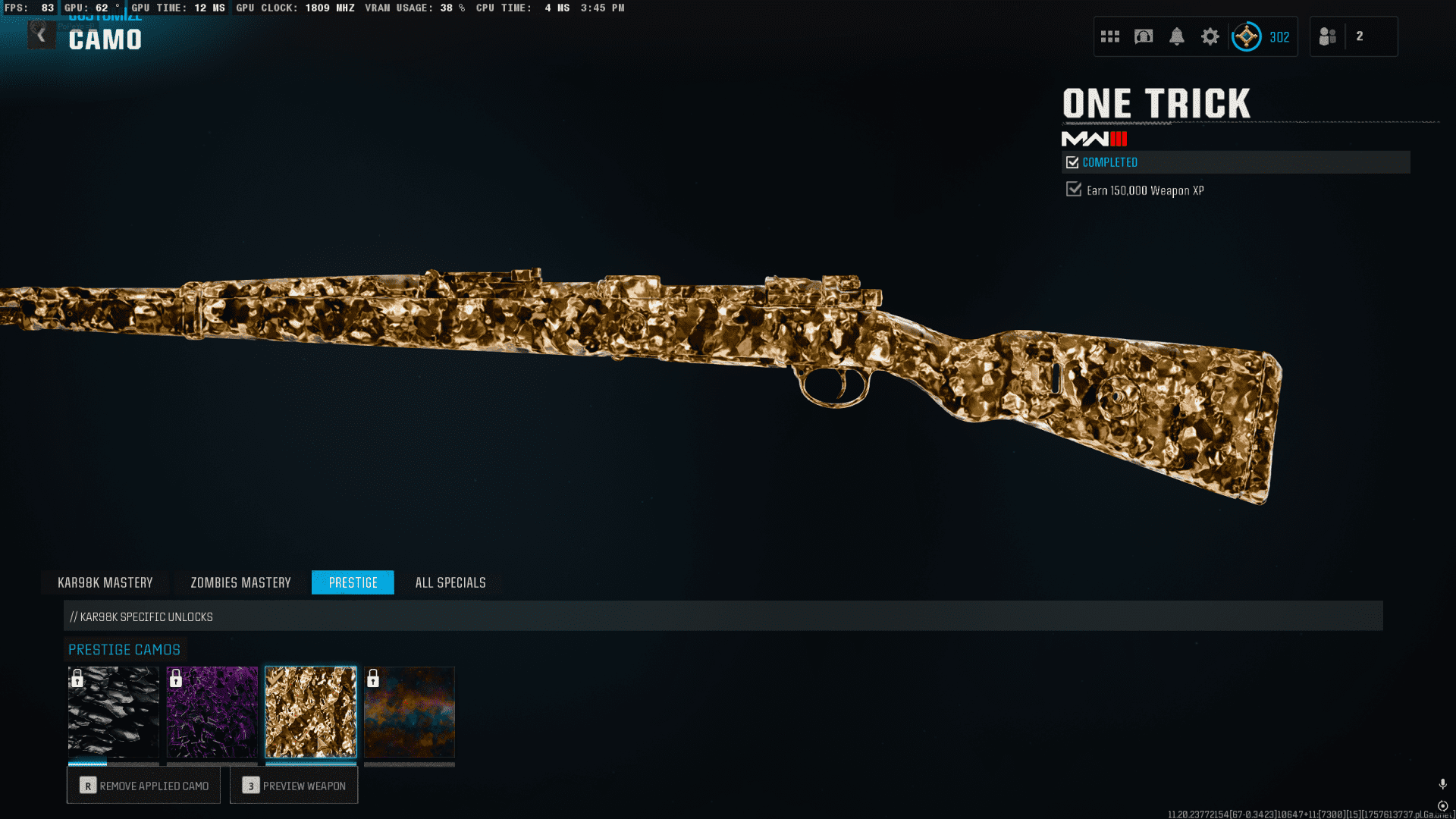Go back using the arrow button
This screenshot has width=1456, height=819.
coord(41,36)
